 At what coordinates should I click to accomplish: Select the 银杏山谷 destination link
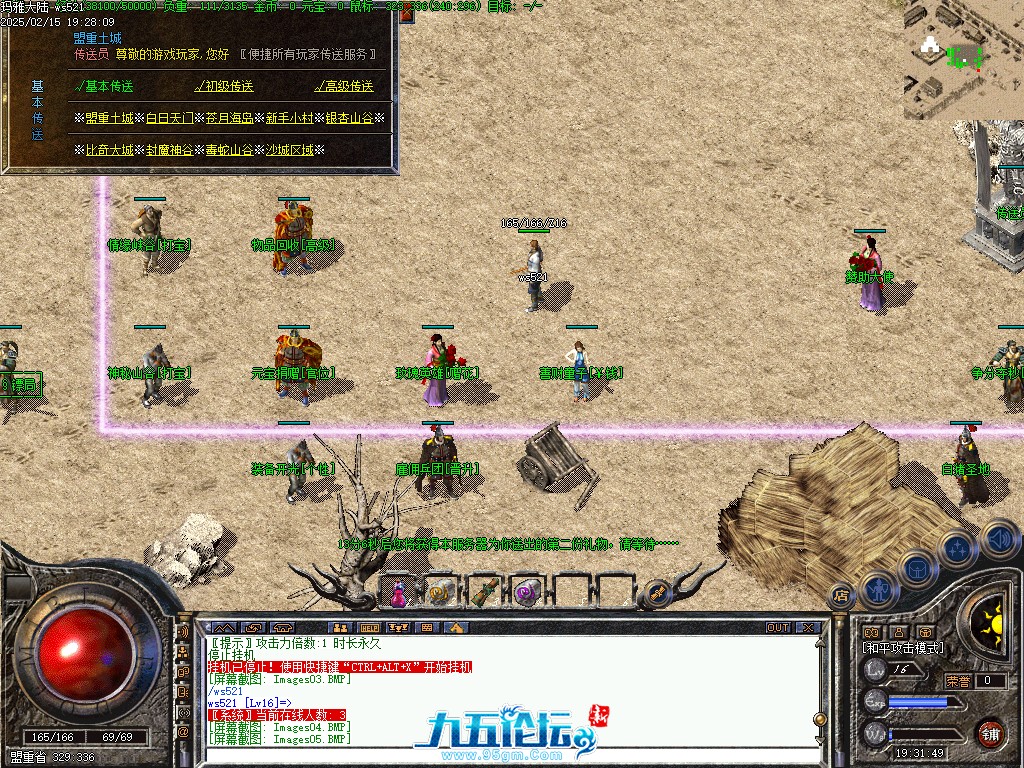coord(350,118)
